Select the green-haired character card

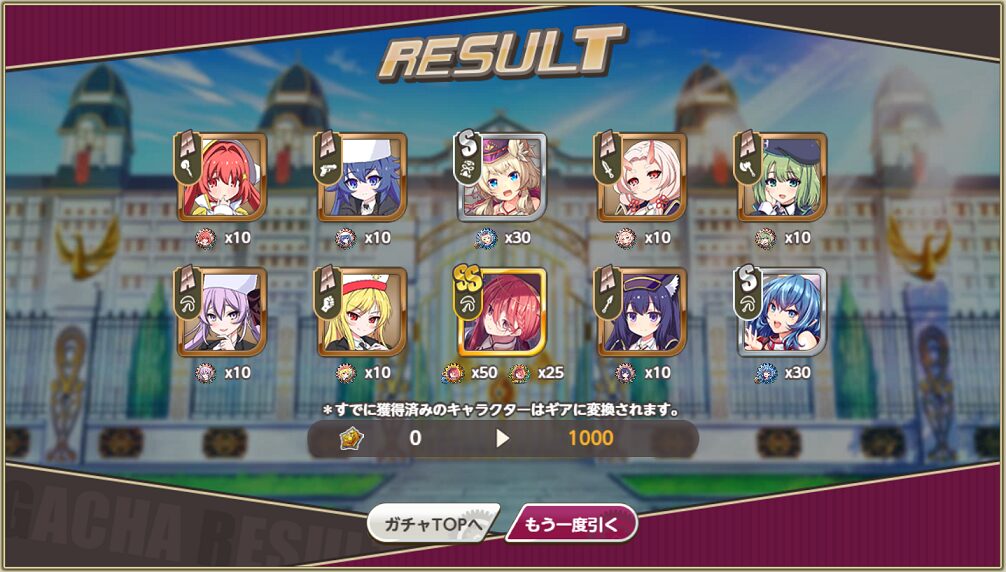(783, 177)
